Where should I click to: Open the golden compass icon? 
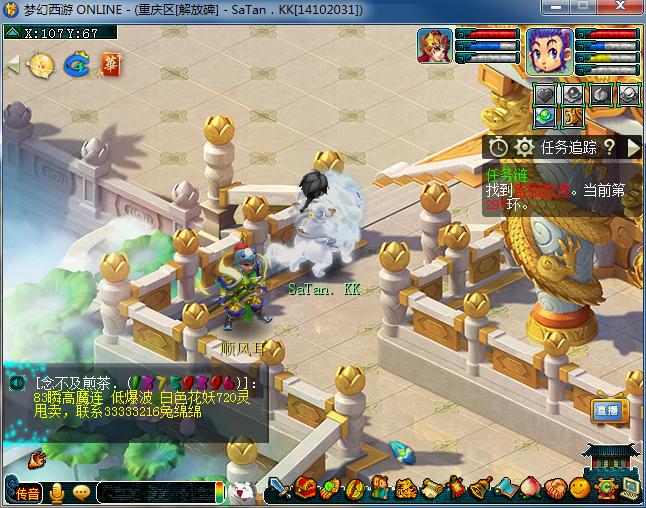[42, 66]
